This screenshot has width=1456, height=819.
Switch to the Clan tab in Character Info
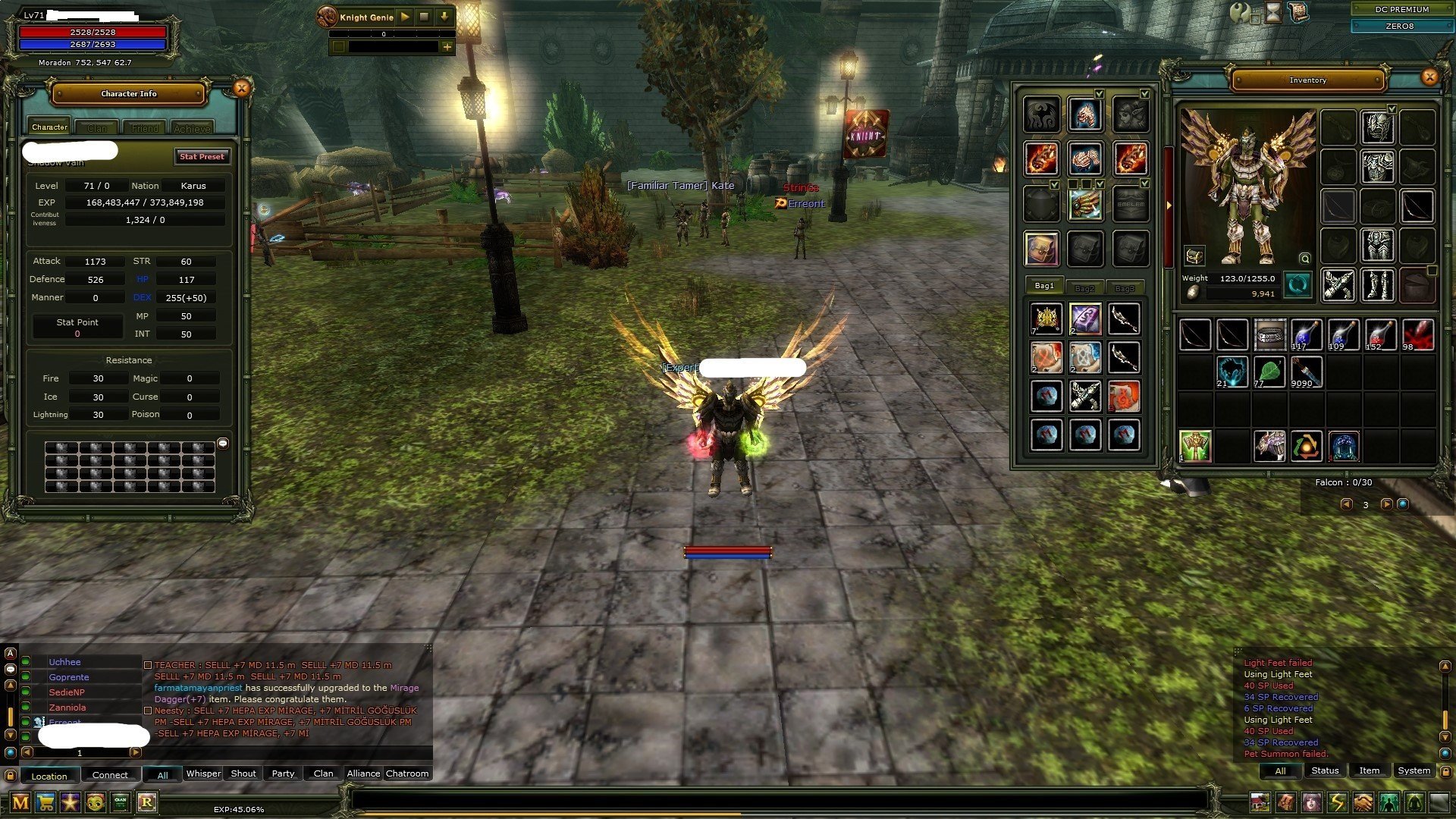[x=97, y=128]
